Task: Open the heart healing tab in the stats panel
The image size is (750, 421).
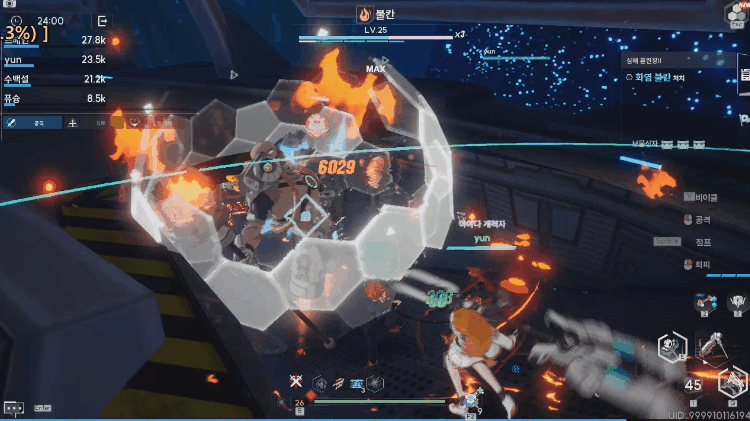Action: pyautogui.click(x=134, y=122)
